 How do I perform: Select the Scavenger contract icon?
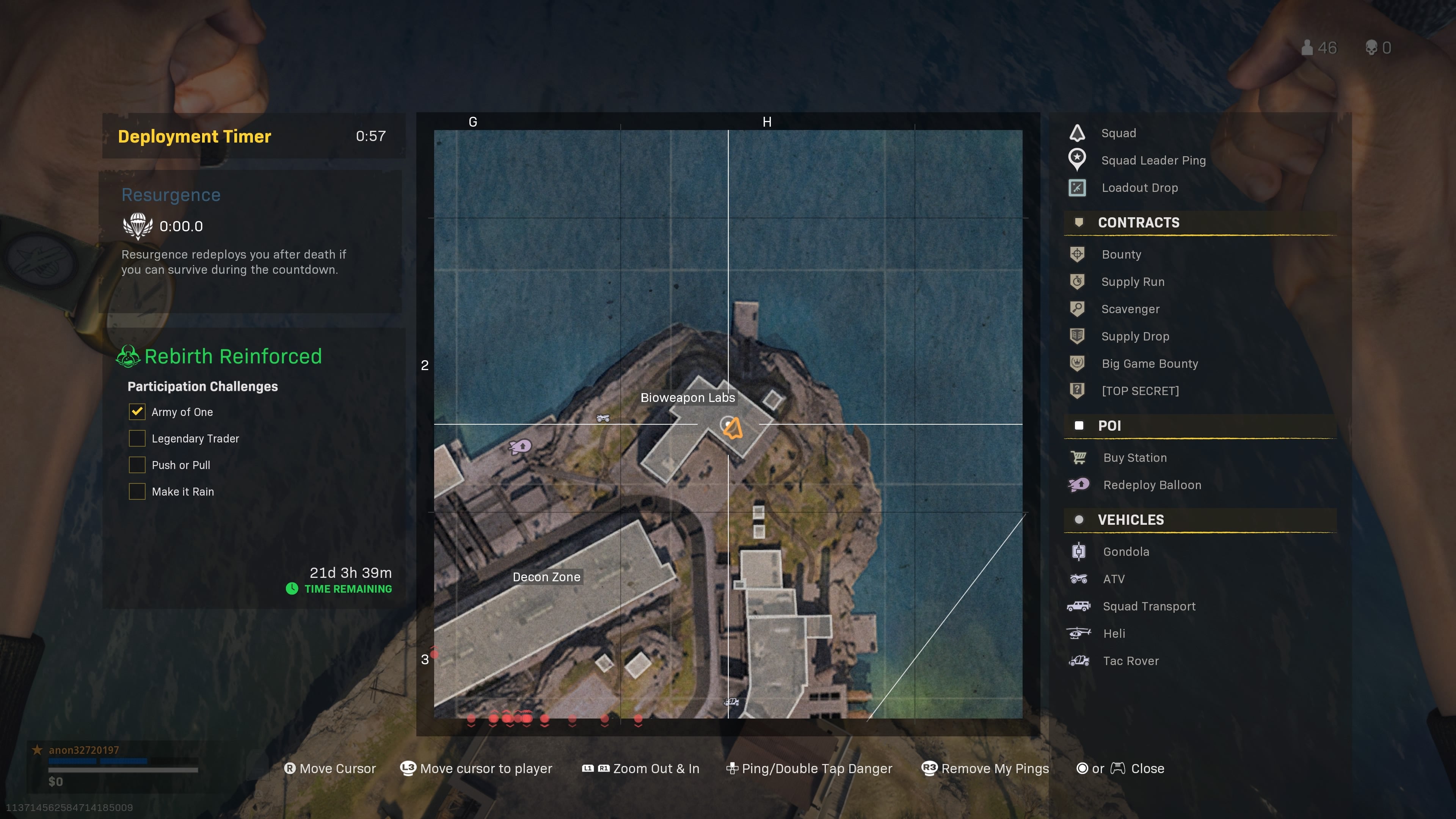click(x=1078, y=309)
